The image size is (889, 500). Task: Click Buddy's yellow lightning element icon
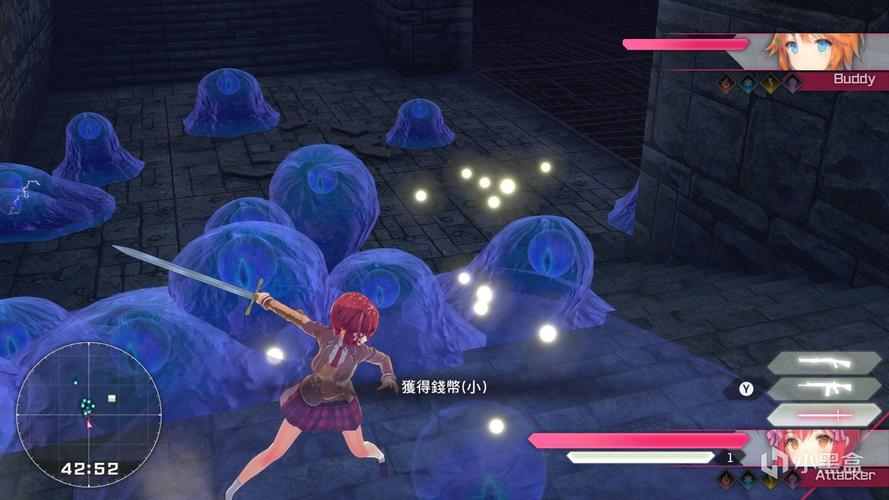point(770,85)
